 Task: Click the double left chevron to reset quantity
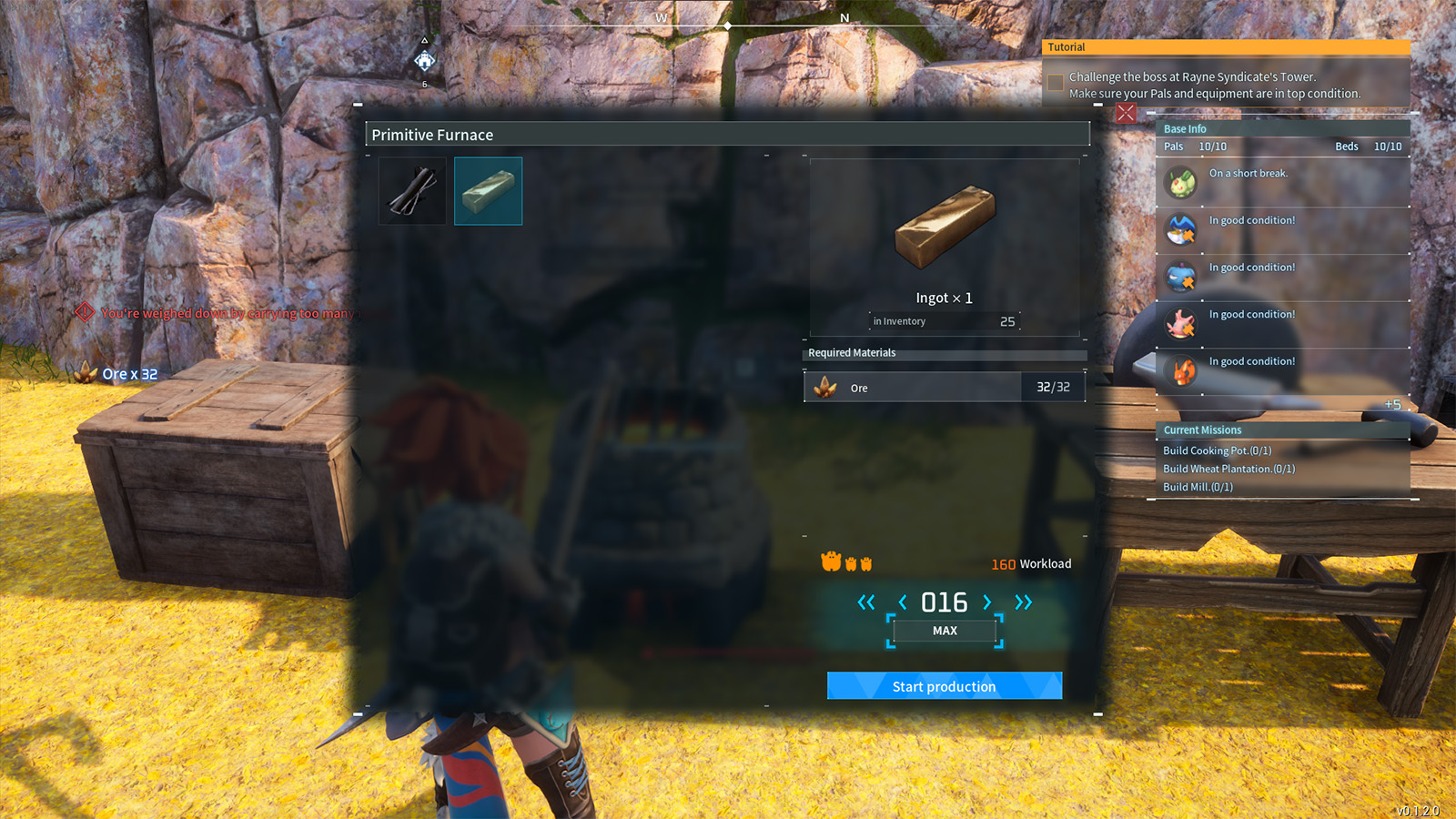coord(865,602)
